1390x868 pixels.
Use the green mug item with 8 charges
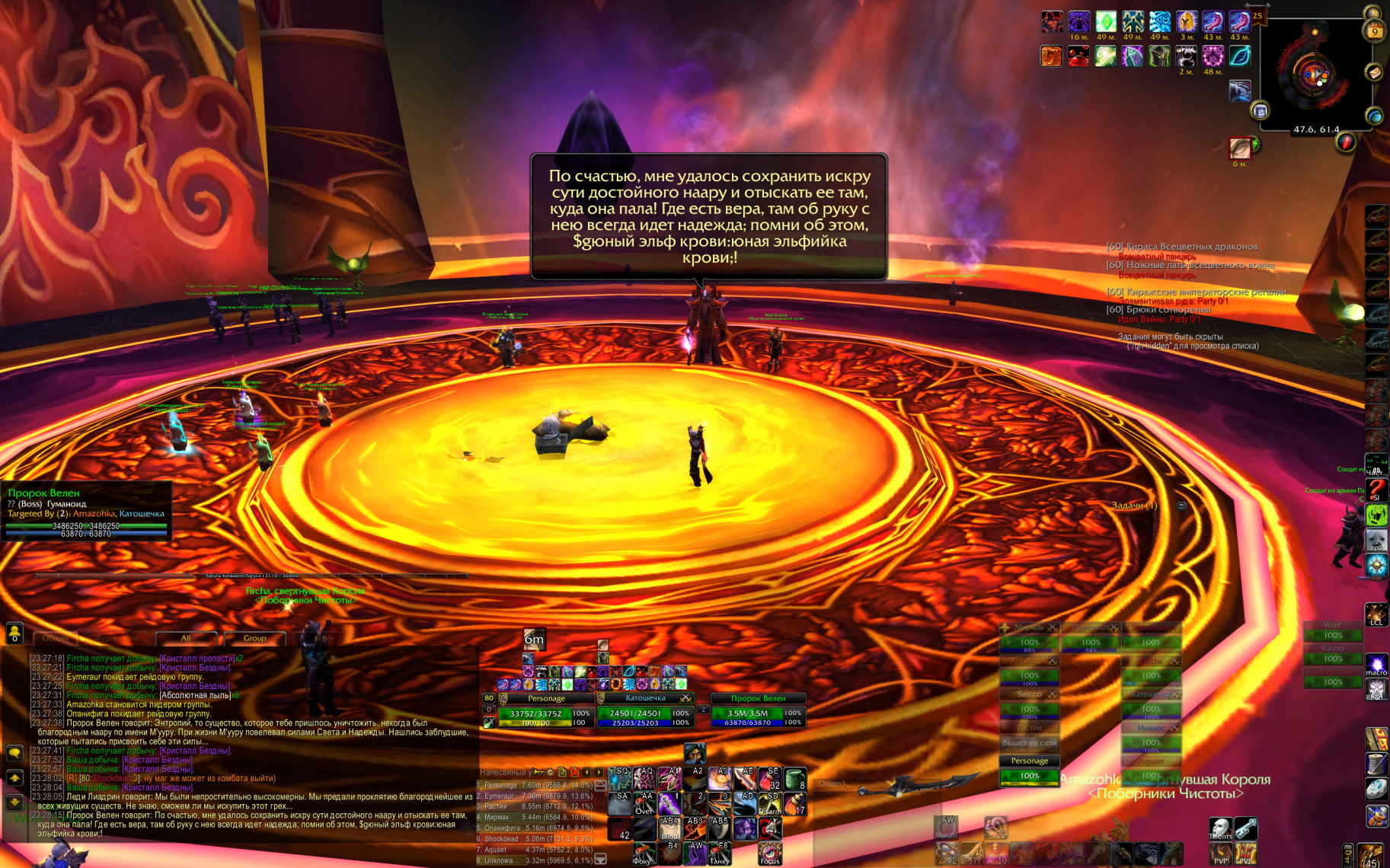tap(794, 779)
